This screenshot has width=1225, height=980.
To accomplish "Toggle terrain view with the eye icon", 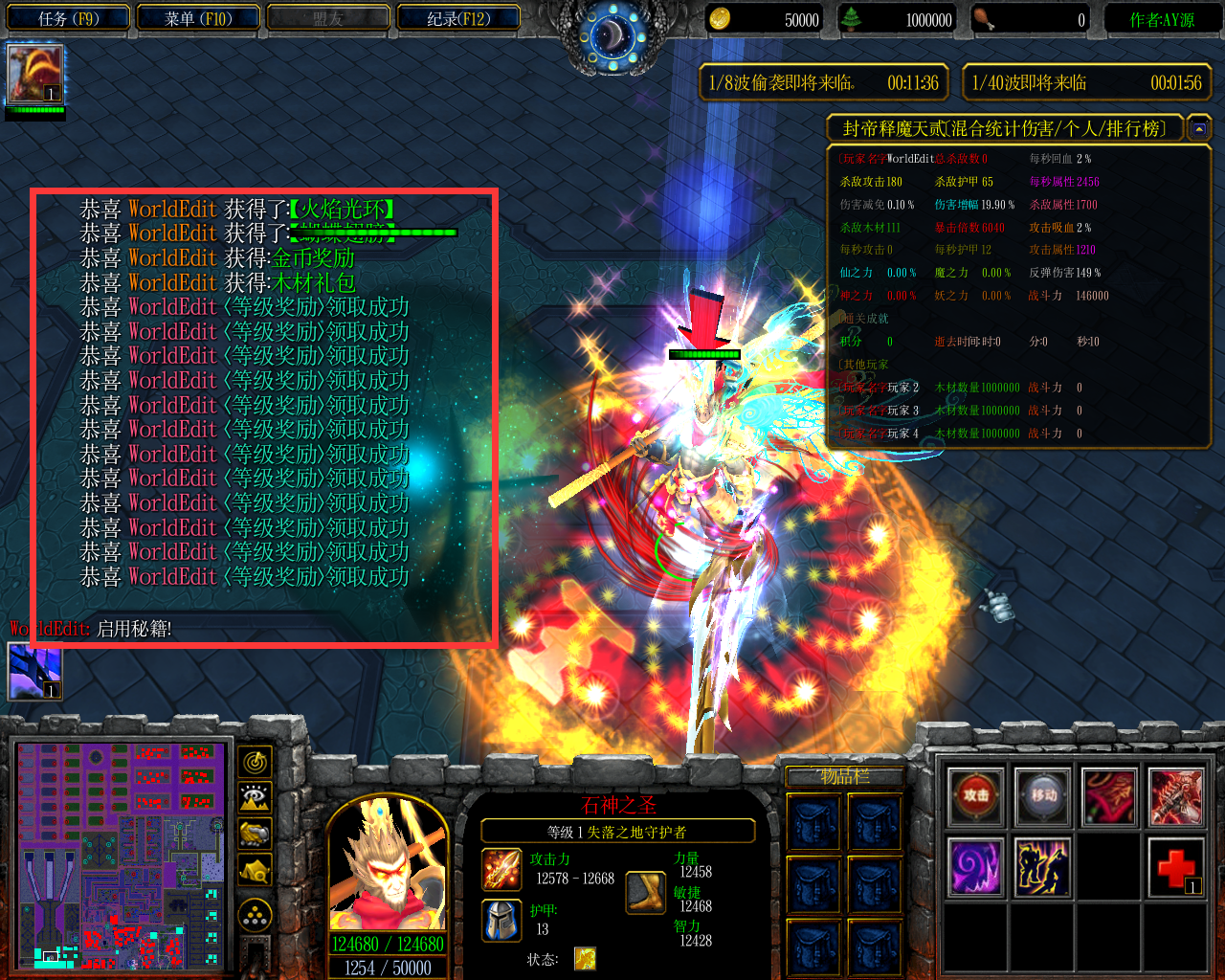I will 255,797.
